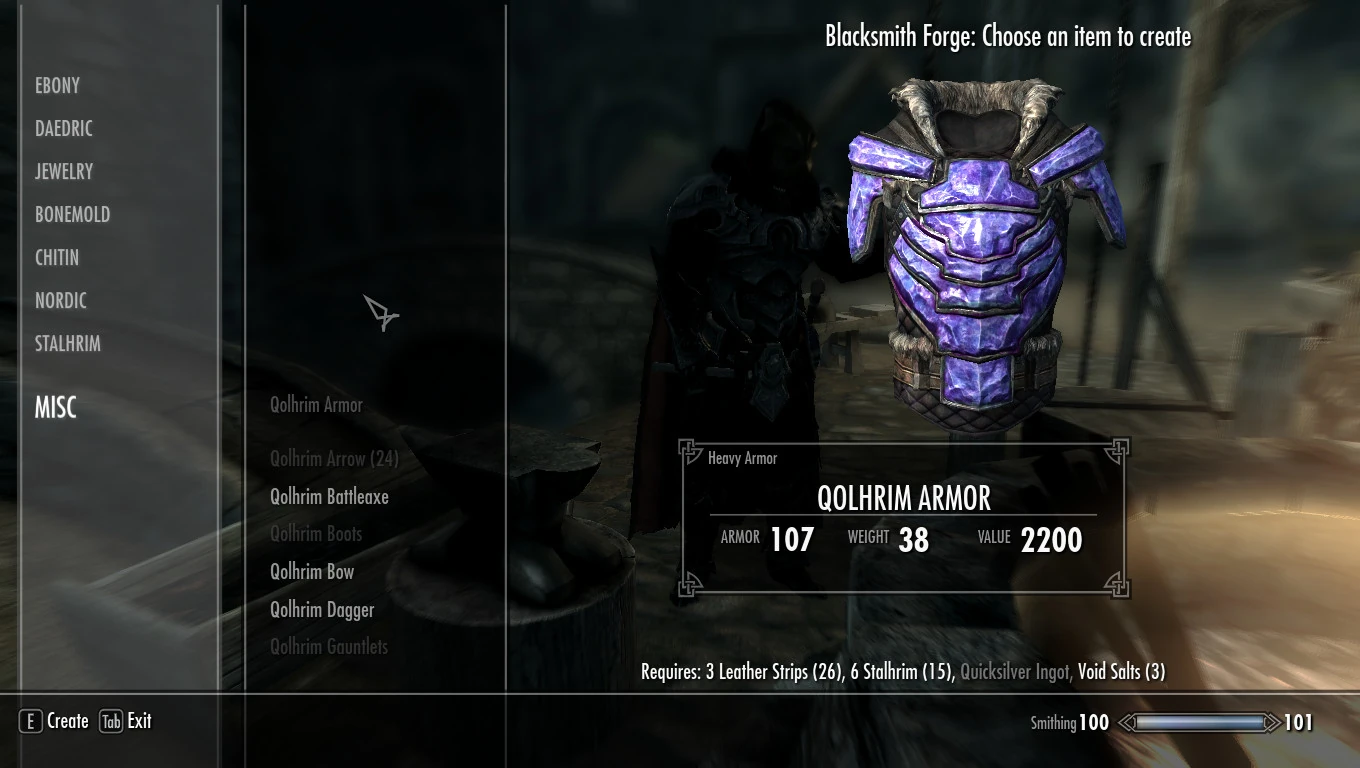Open the DAEDRIC category

64,128
